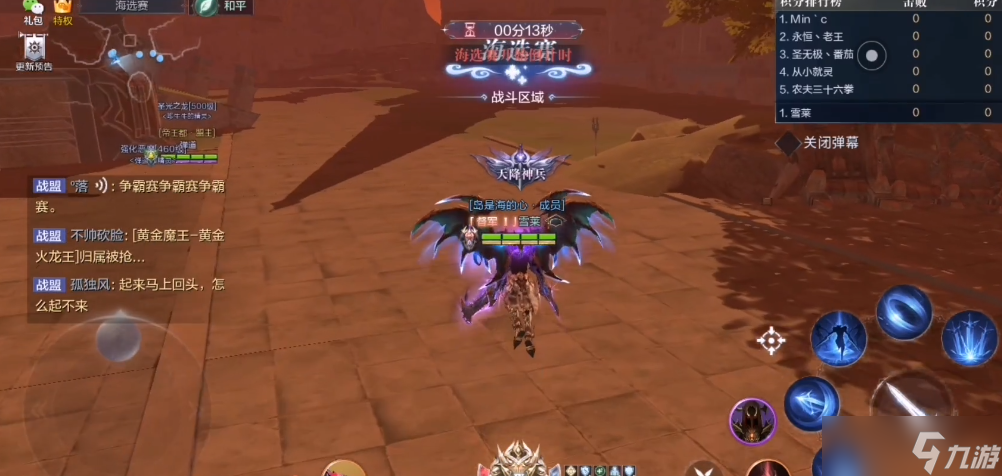Perform the basic sword attack
The width and height of the screenshot is (1002, 476).
pyautogui.click(x=912, y=410)
